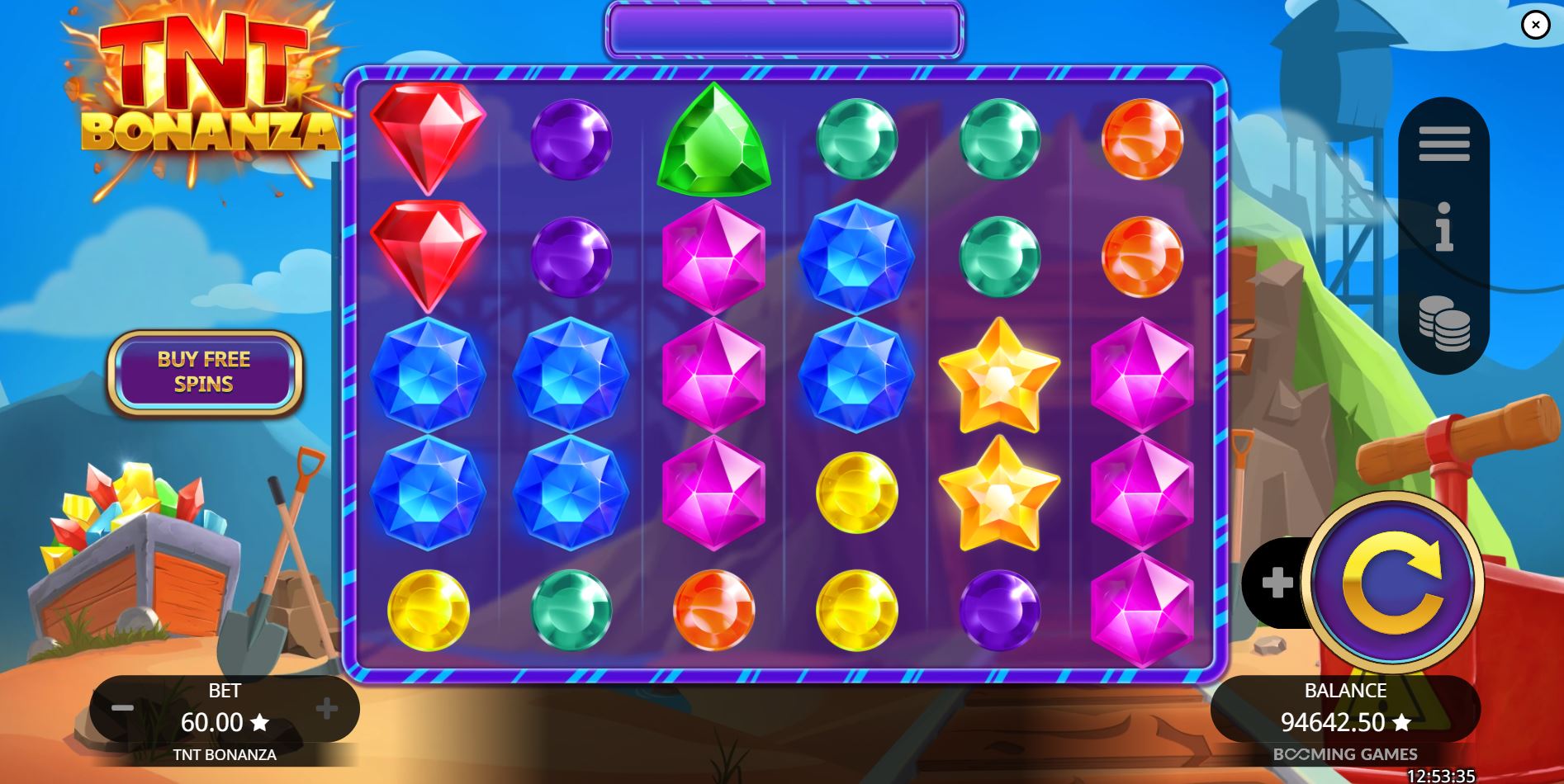Click the purple progress bar at top

(x=783, y=27)
